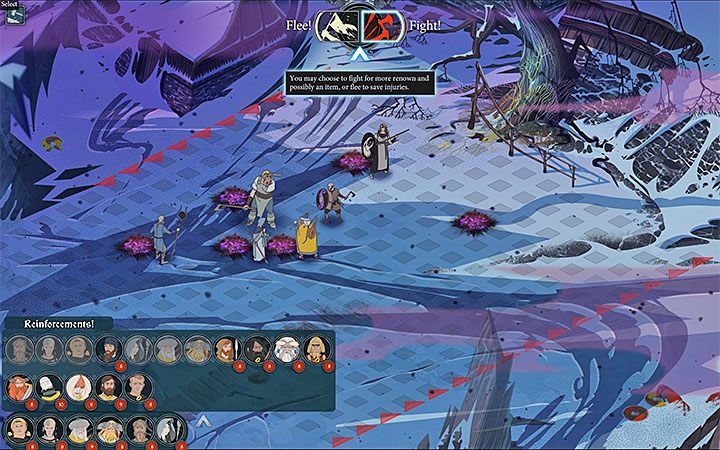Choose the red Fight! button
The image size is (720, 450).
pyautogui.click(x=382, y=25)
